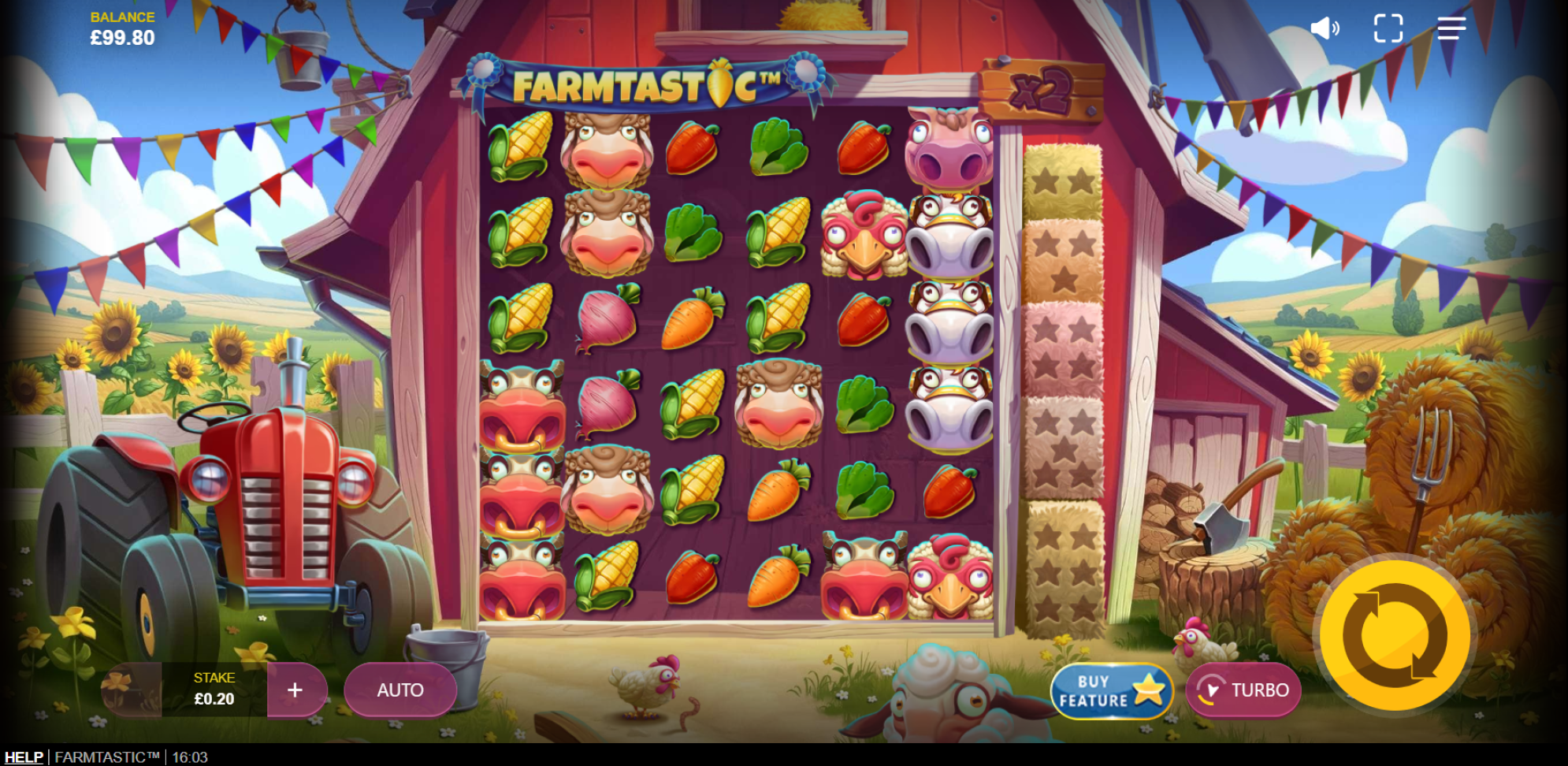
Task: Open the hamburger menu
Action: 1451,28
